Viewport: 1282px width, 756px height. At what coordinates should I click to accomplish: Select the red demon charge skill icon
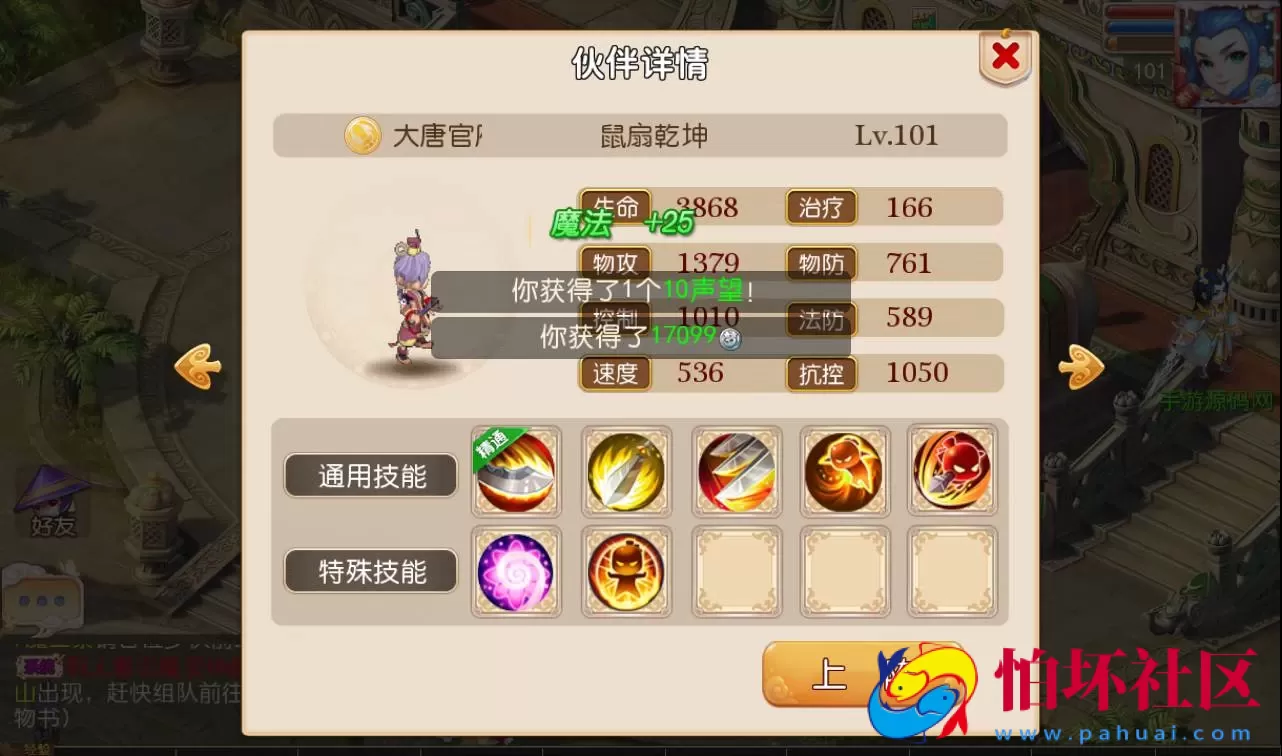(x=952, y=470)
